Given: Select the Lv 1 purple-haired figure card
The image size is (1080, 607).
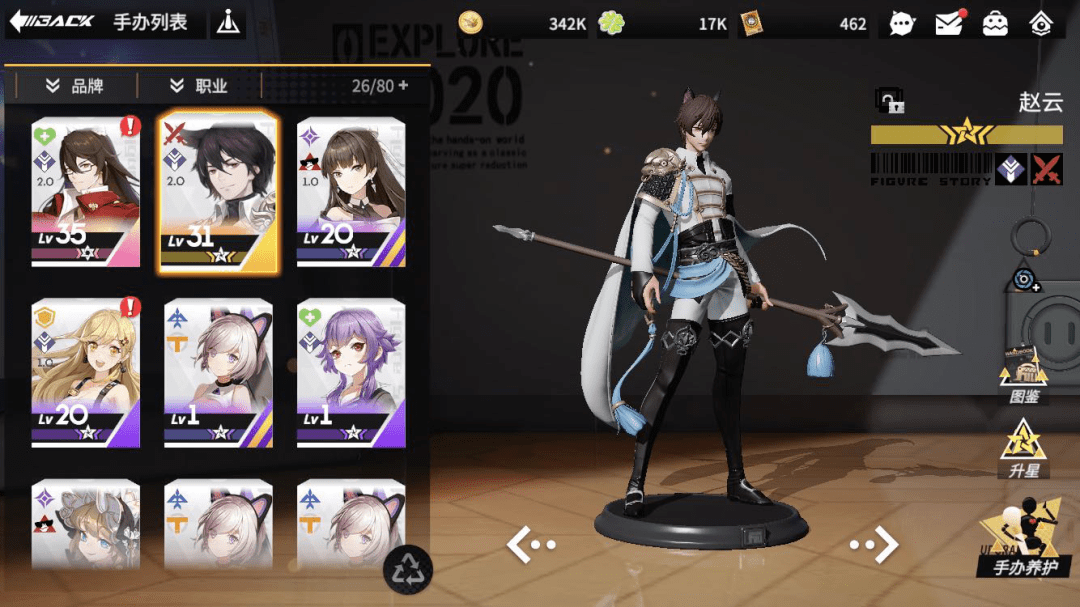Looking at the screenshot, I should (x=351, y=372).
